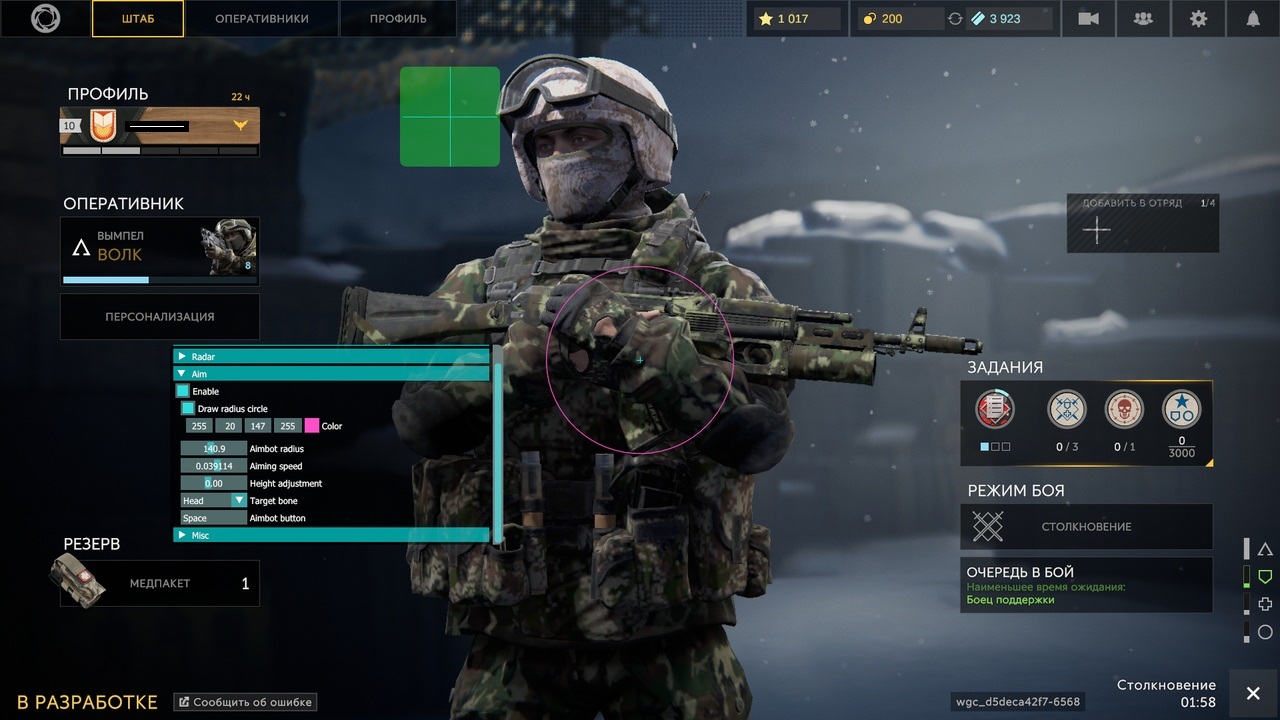This screenshot has height=720, width=1280.
Task: Report a bug via Сообщить об ошибке
Action: 246,702
